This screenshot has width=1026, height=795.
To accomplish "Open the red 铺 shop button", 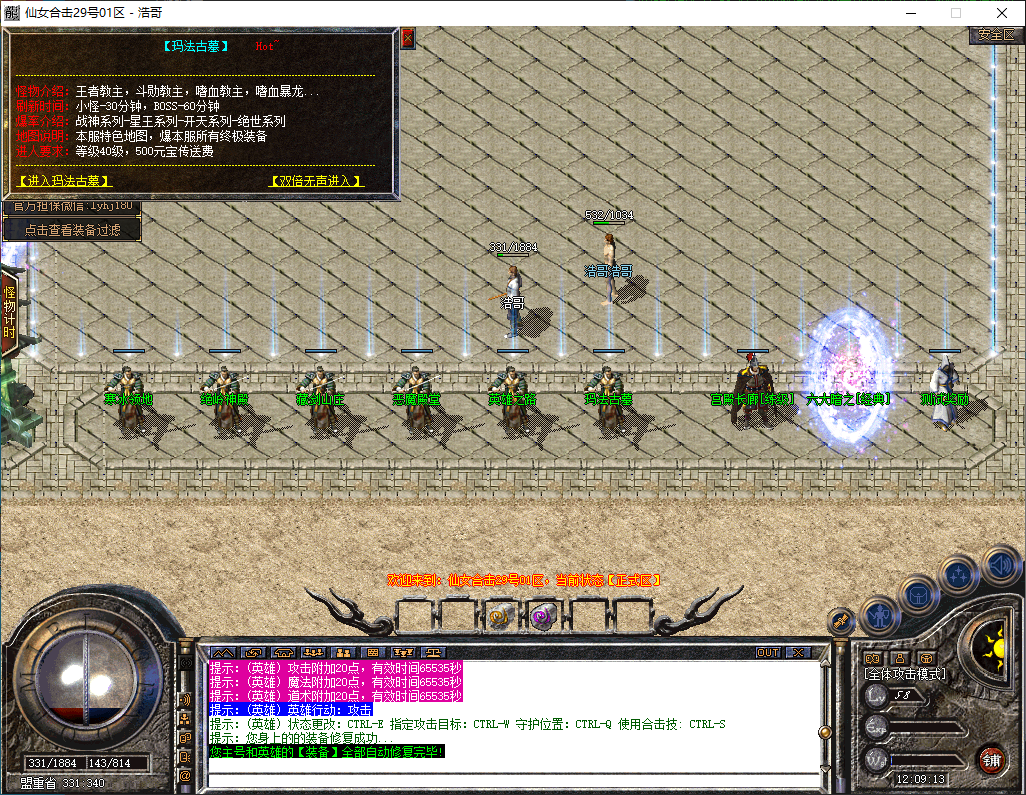I will (991, 759).
